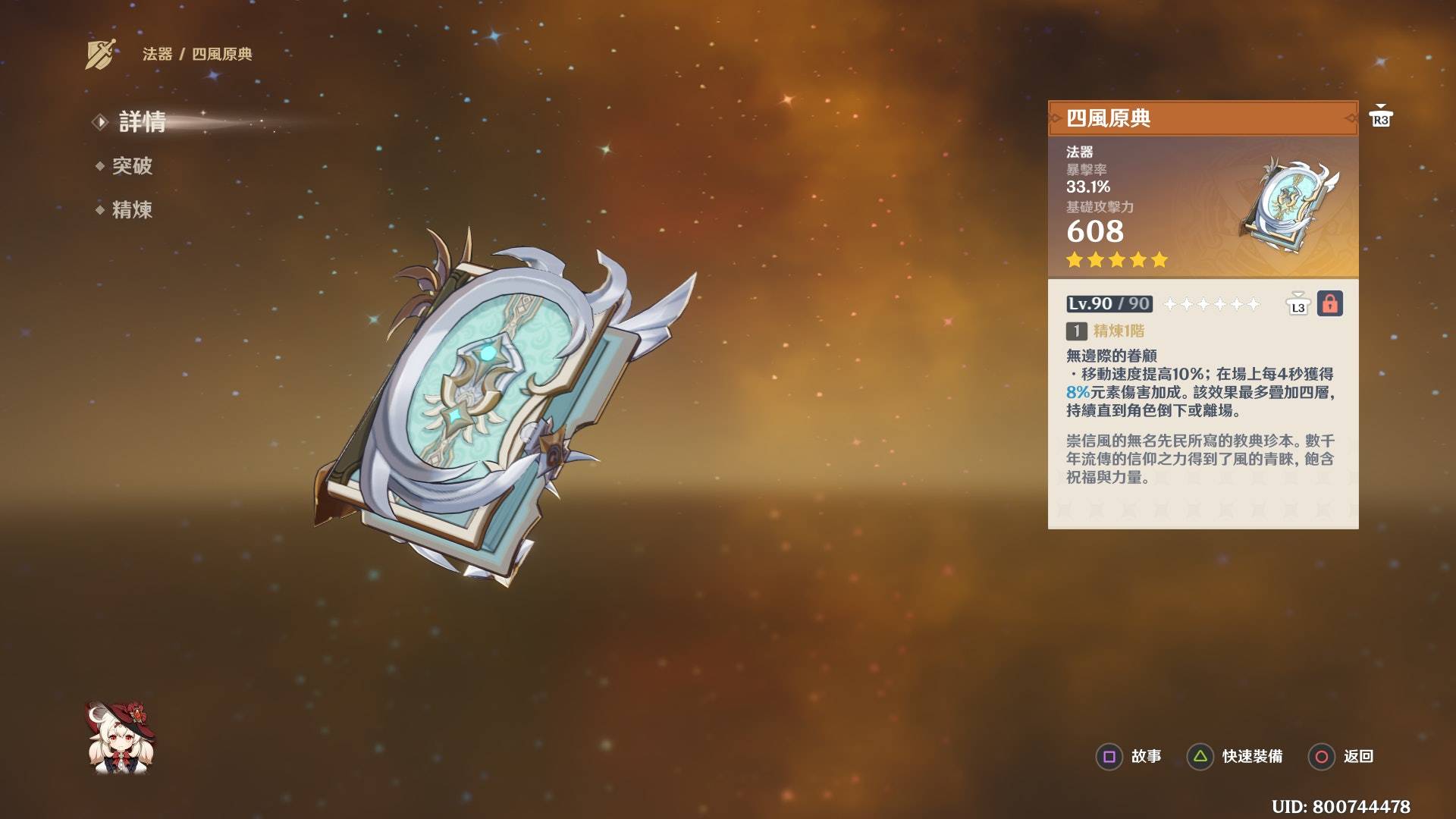Image resolution: width=1456 pixels, height=819 pixels.
Task: Open the 故事 weapon story
Action: pos(1129,757)
